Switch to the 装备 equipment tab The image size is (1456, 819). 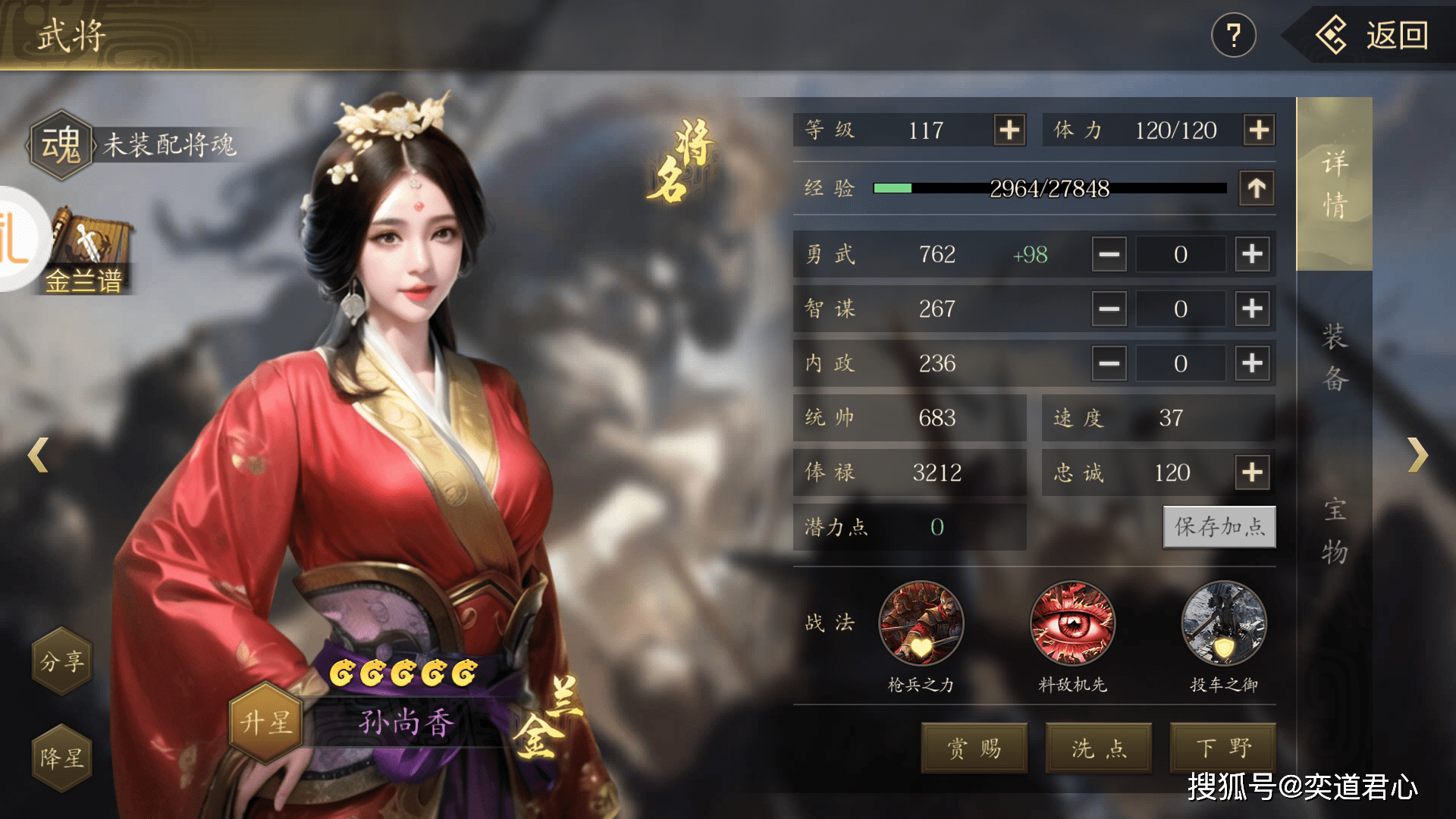tap(1335, 358)
